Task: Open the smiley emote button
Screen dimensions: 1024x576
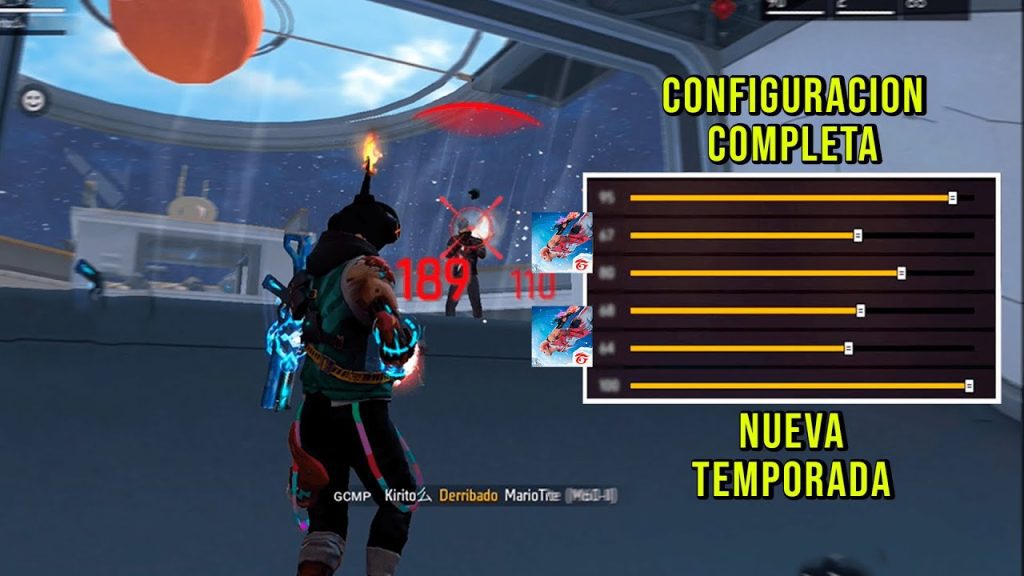Action: [x=33, y=99]
